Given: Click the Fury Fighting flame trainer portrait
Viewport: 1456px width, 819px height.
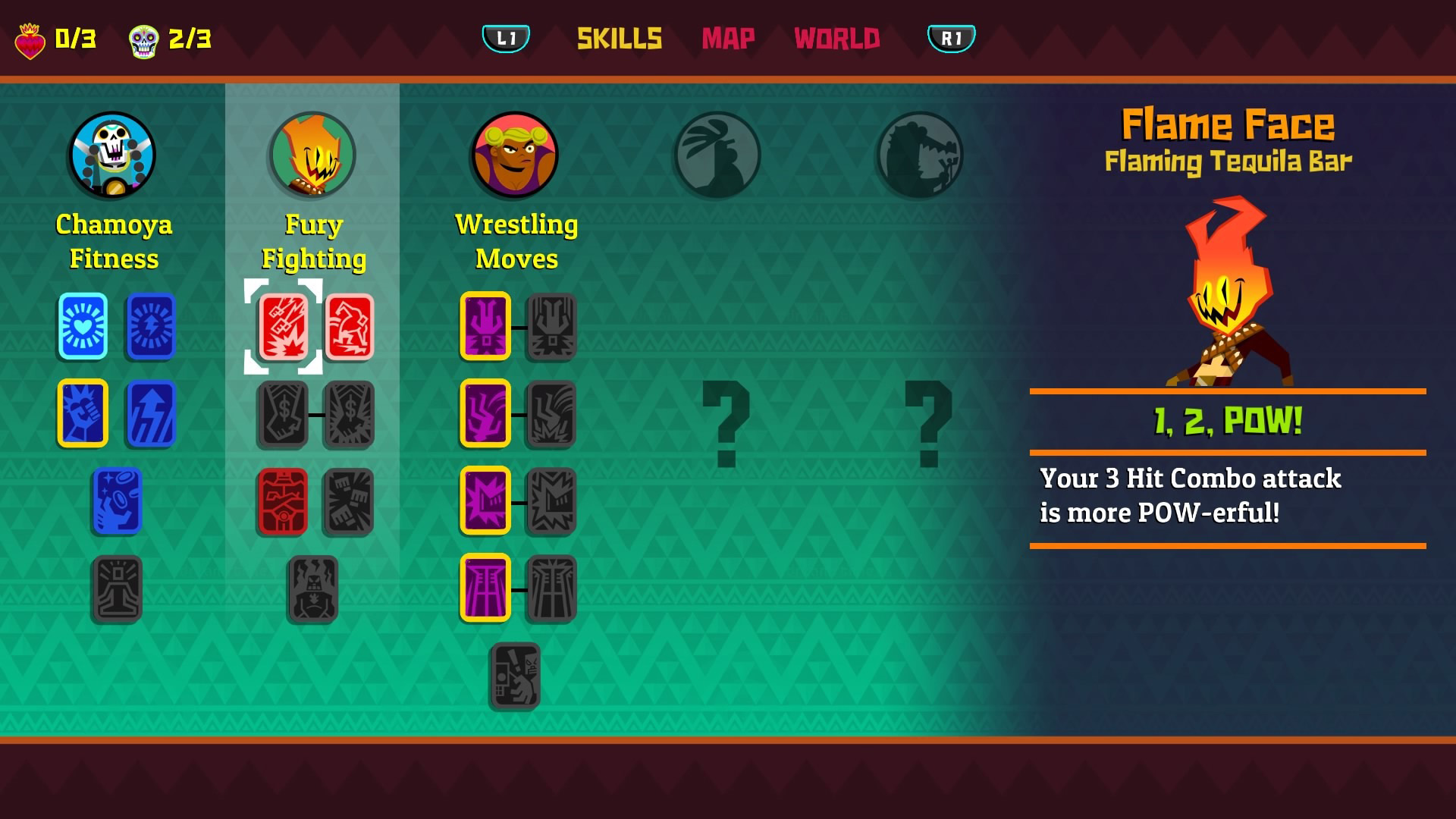Looking at the screenshot, I should point(313,154).
